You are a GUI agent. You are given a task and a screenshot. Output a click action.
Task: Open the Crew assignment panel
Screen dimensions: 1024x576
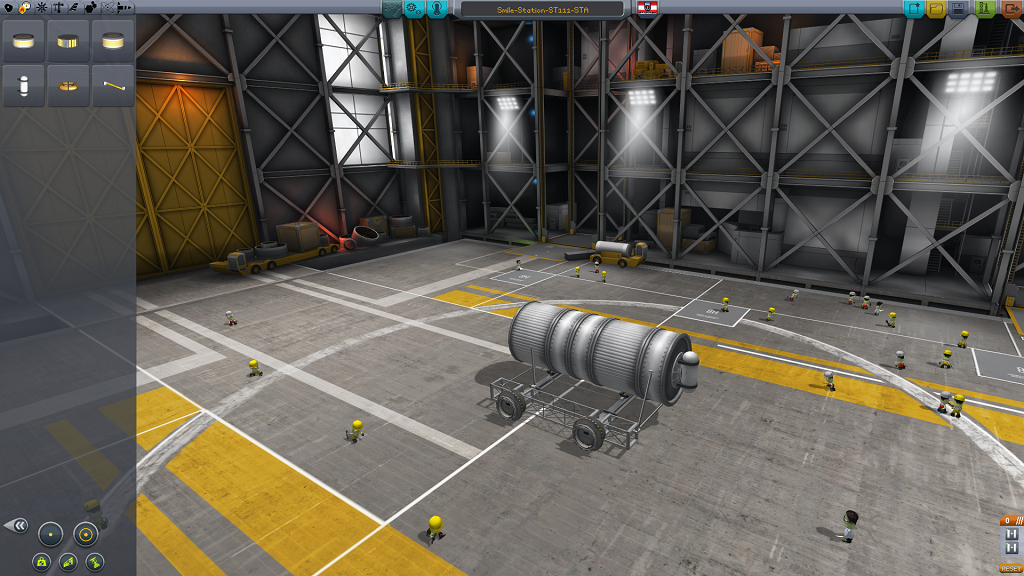(x=437, y=9)
